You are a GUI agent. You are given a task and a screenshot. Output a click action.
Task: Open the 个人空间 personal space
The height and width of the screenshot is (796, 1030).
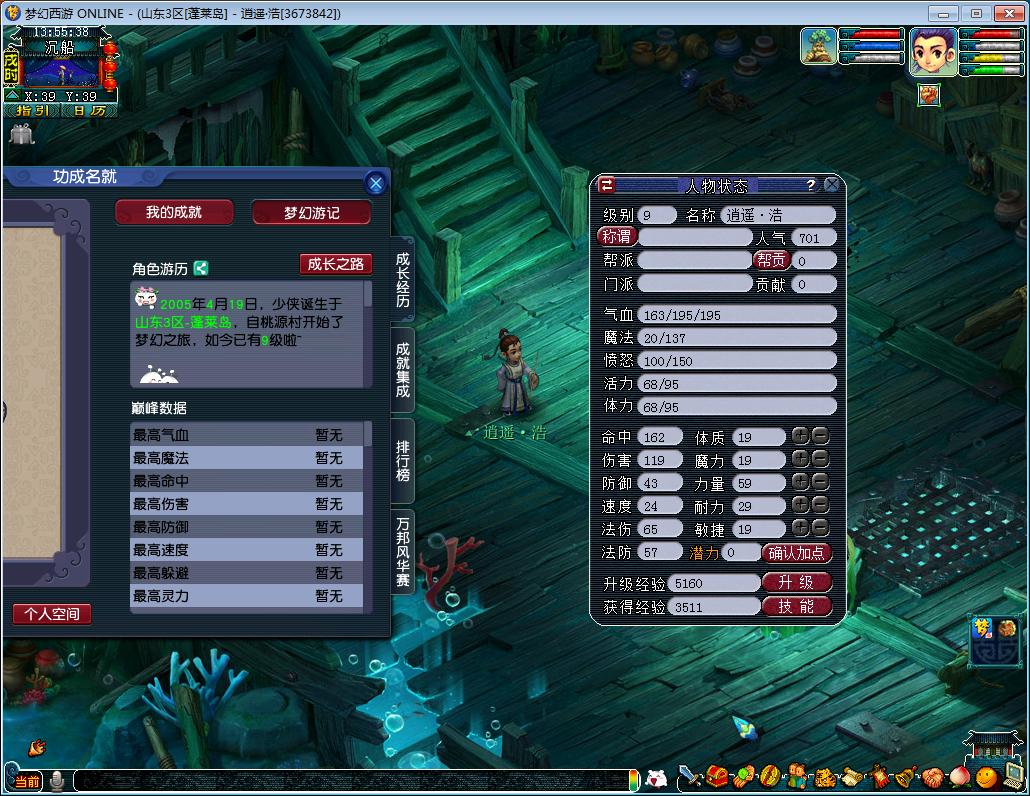(52, 613)
